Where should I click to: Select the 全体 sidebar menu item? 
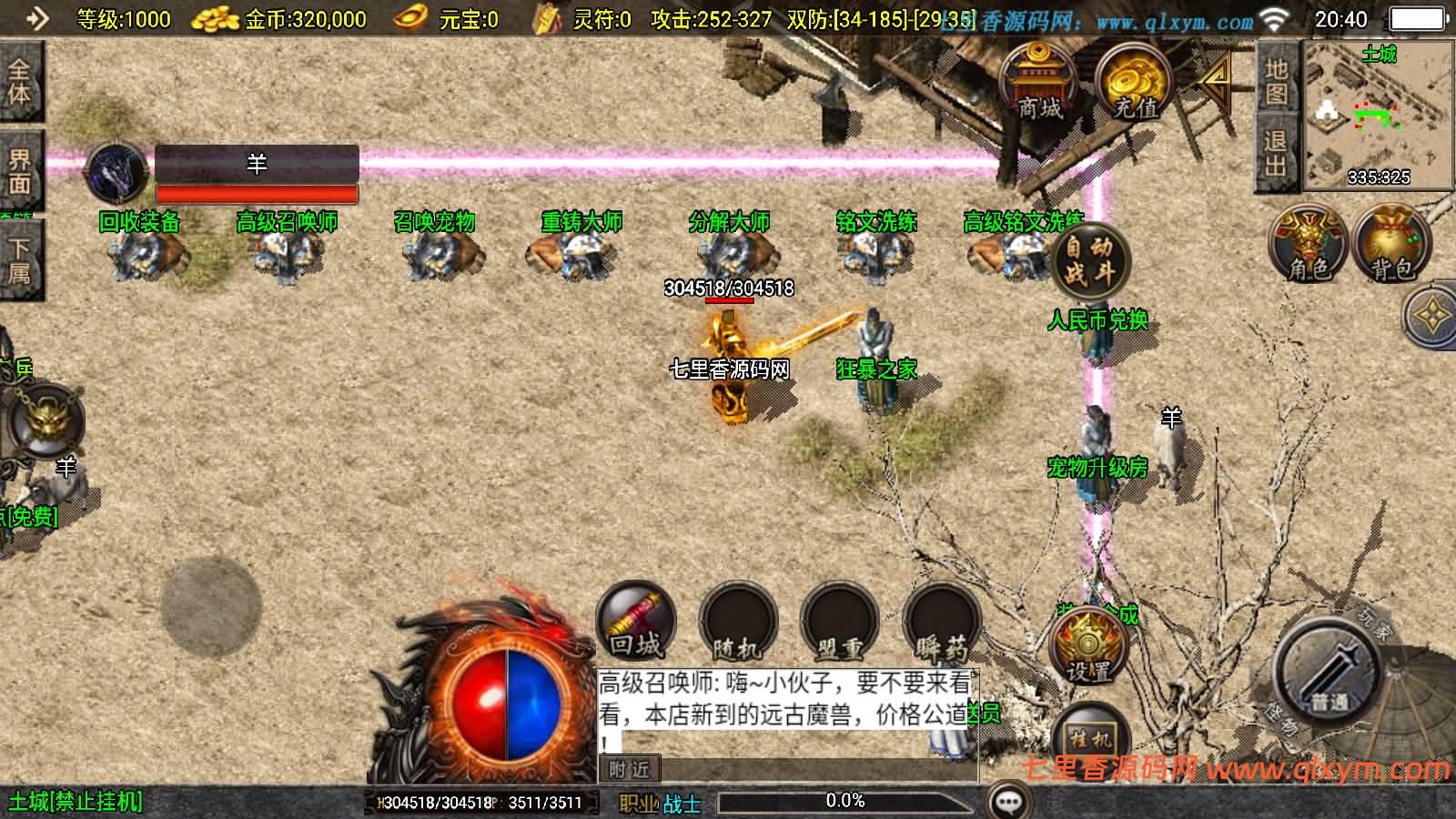coord(21,82)
